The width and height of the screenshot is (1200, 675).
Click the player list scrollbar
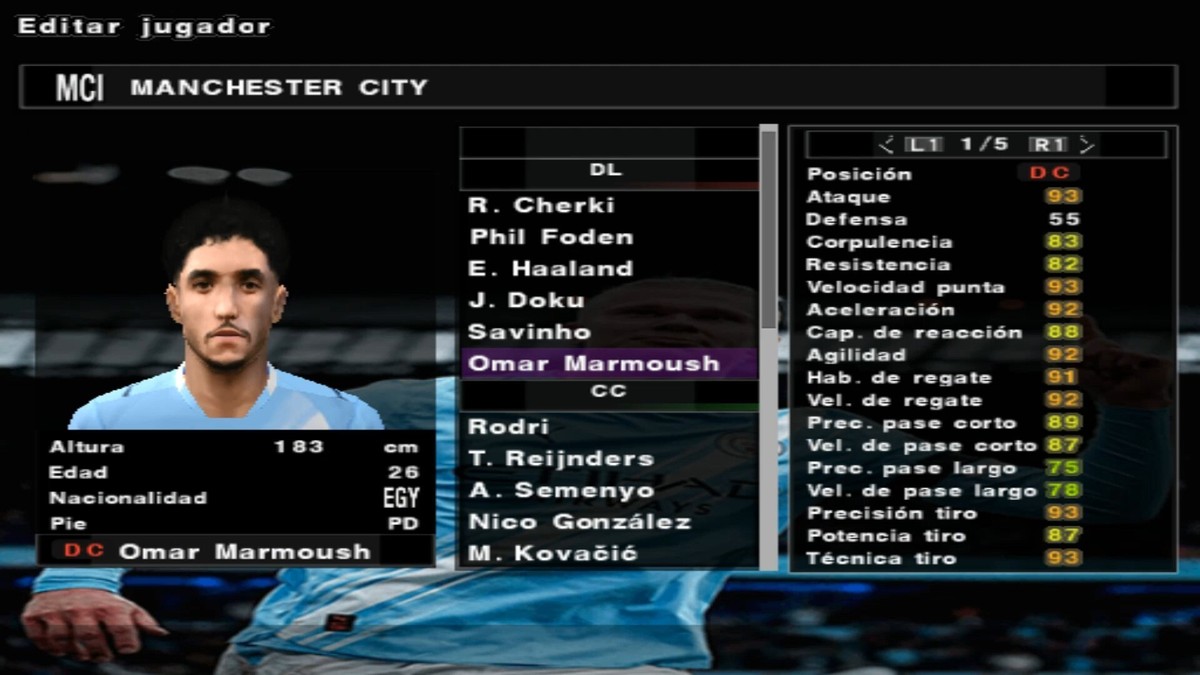click(x=768, y=230)
